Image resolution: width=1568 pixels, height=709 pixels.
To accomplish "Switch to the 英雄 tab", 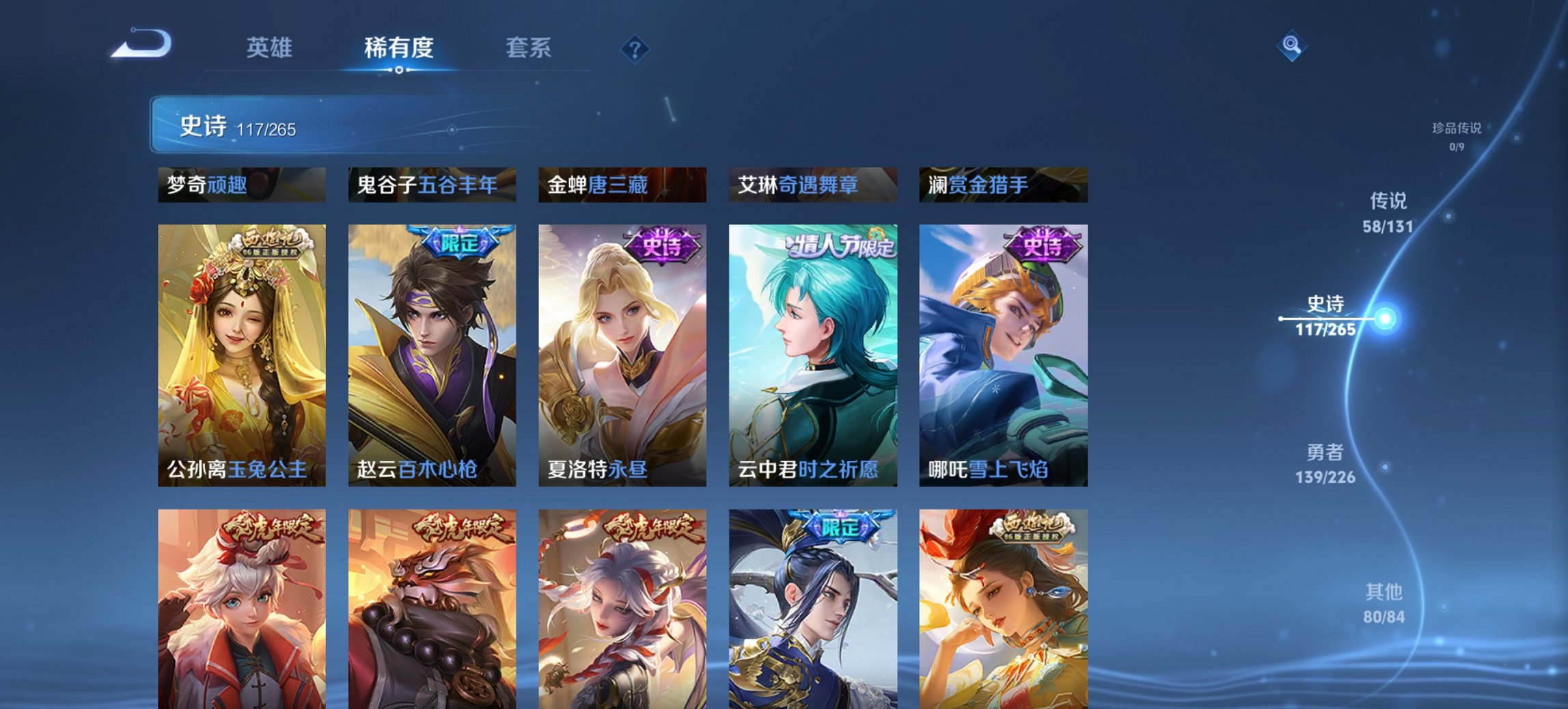I will coord(272,48).
